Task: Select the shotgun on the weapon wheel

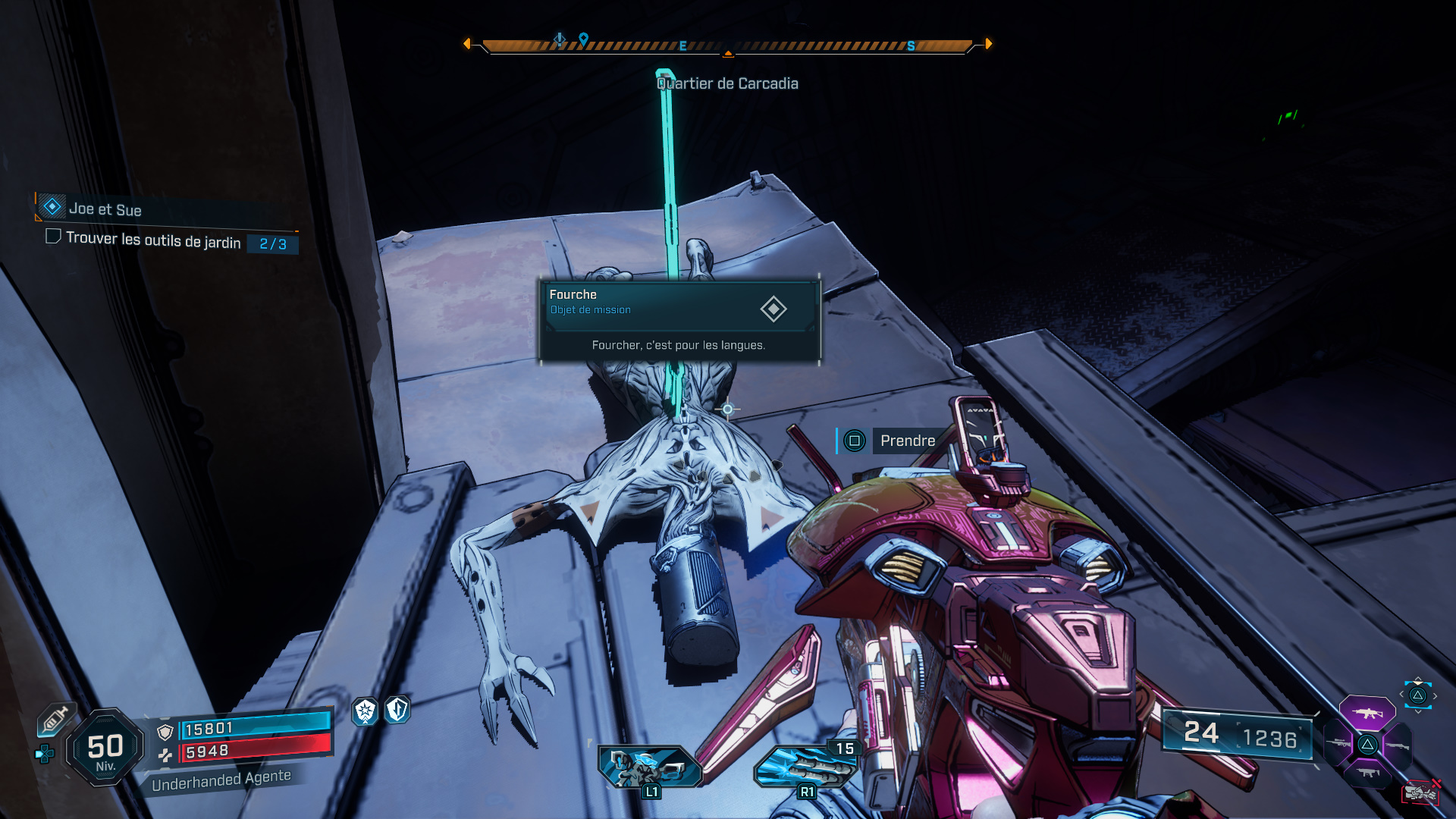Action: 1398,745
